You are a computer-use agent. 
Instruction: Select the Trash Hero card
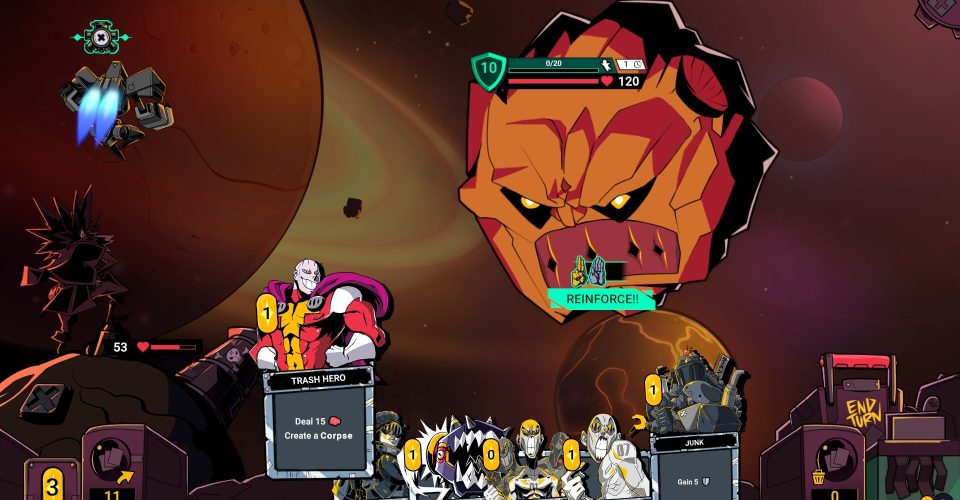click(318, 420)
